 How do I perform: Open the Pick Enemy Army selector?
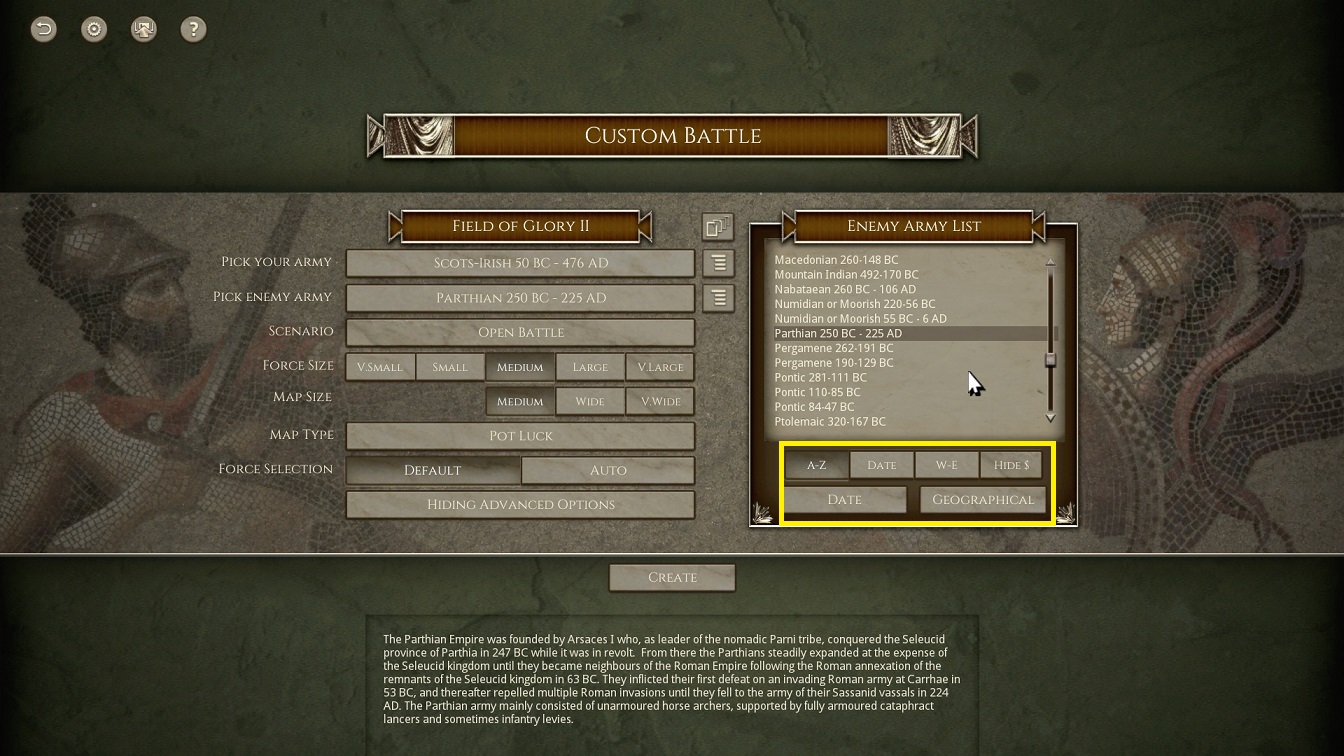pyautogui.click(x=520, y=298)
